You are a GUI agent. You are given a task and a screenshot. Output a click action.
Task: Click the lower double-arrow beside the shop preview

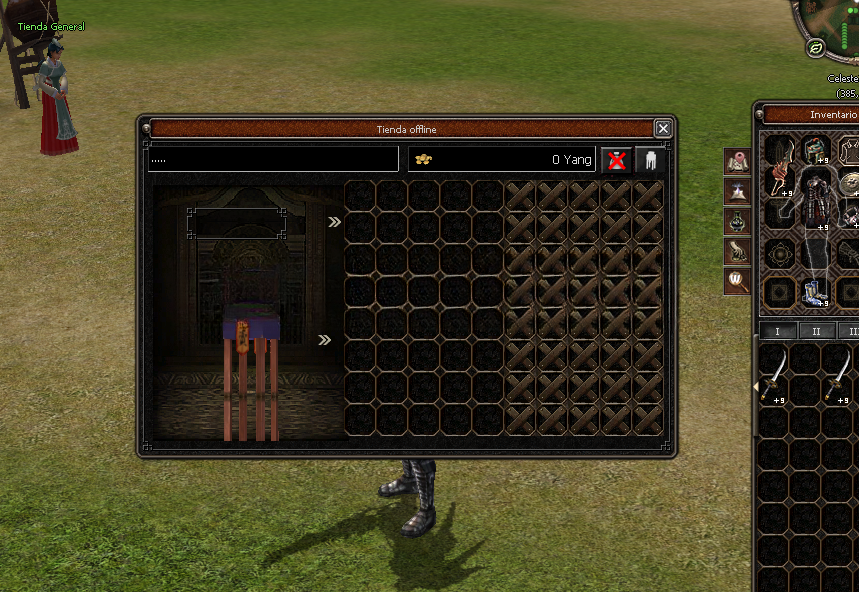point(324,340)
